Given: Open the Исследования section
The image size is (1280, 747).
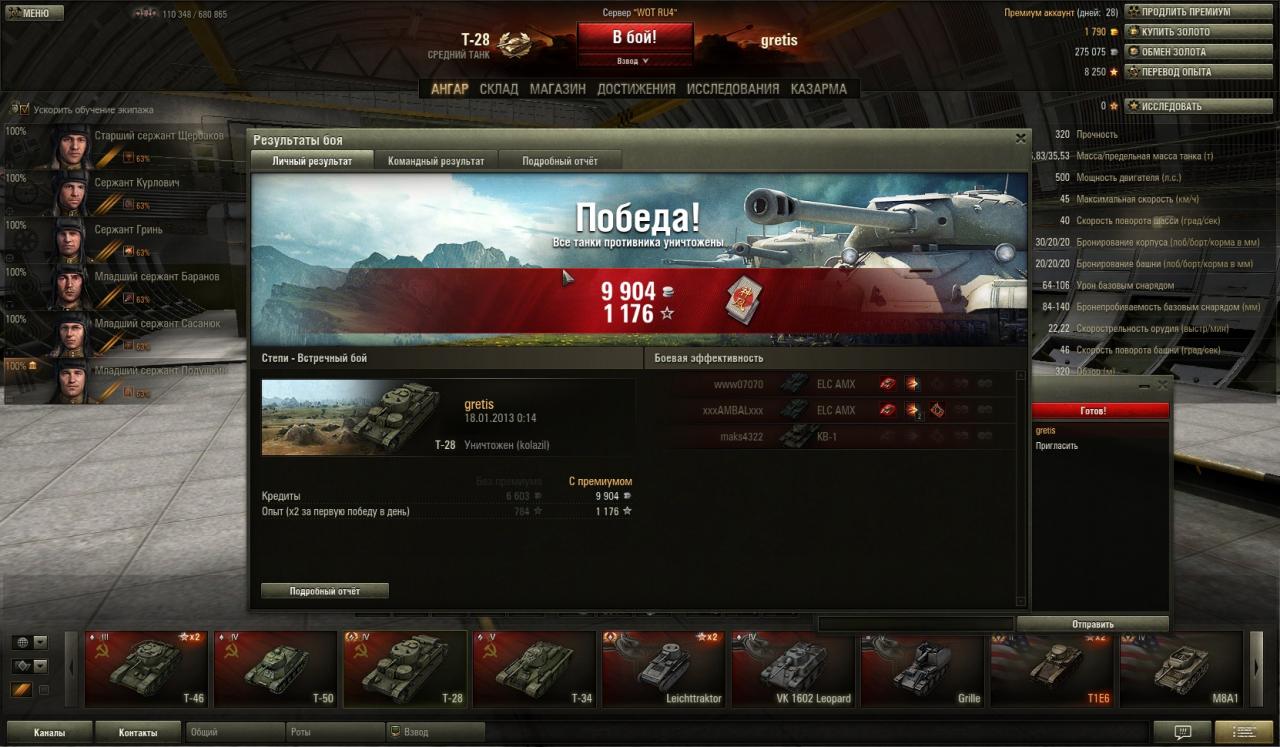Looking at the screenshot, I should coord(732,89).
